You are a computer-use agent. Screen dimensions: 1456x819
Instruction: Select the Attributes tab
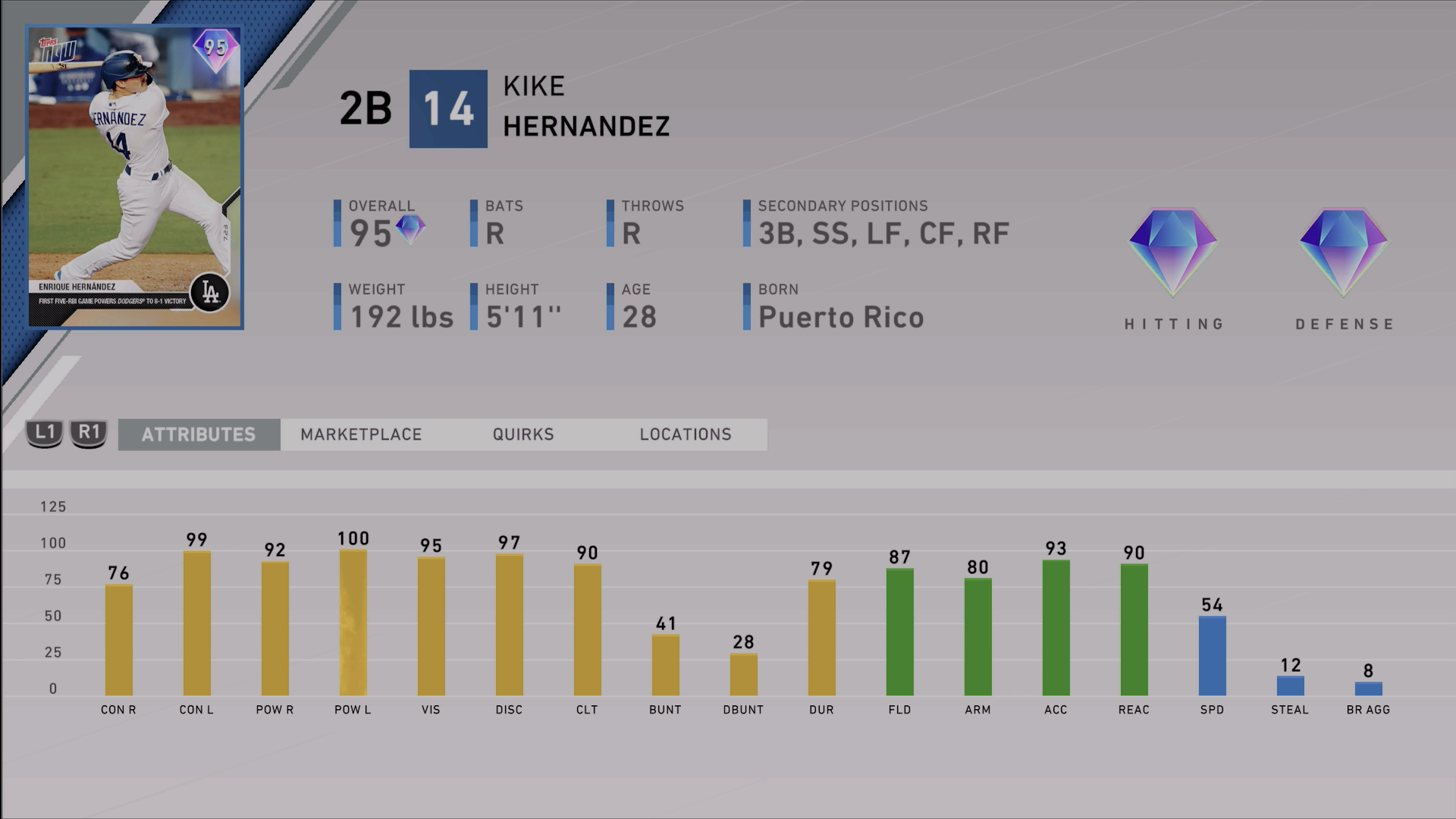[199, 435]
